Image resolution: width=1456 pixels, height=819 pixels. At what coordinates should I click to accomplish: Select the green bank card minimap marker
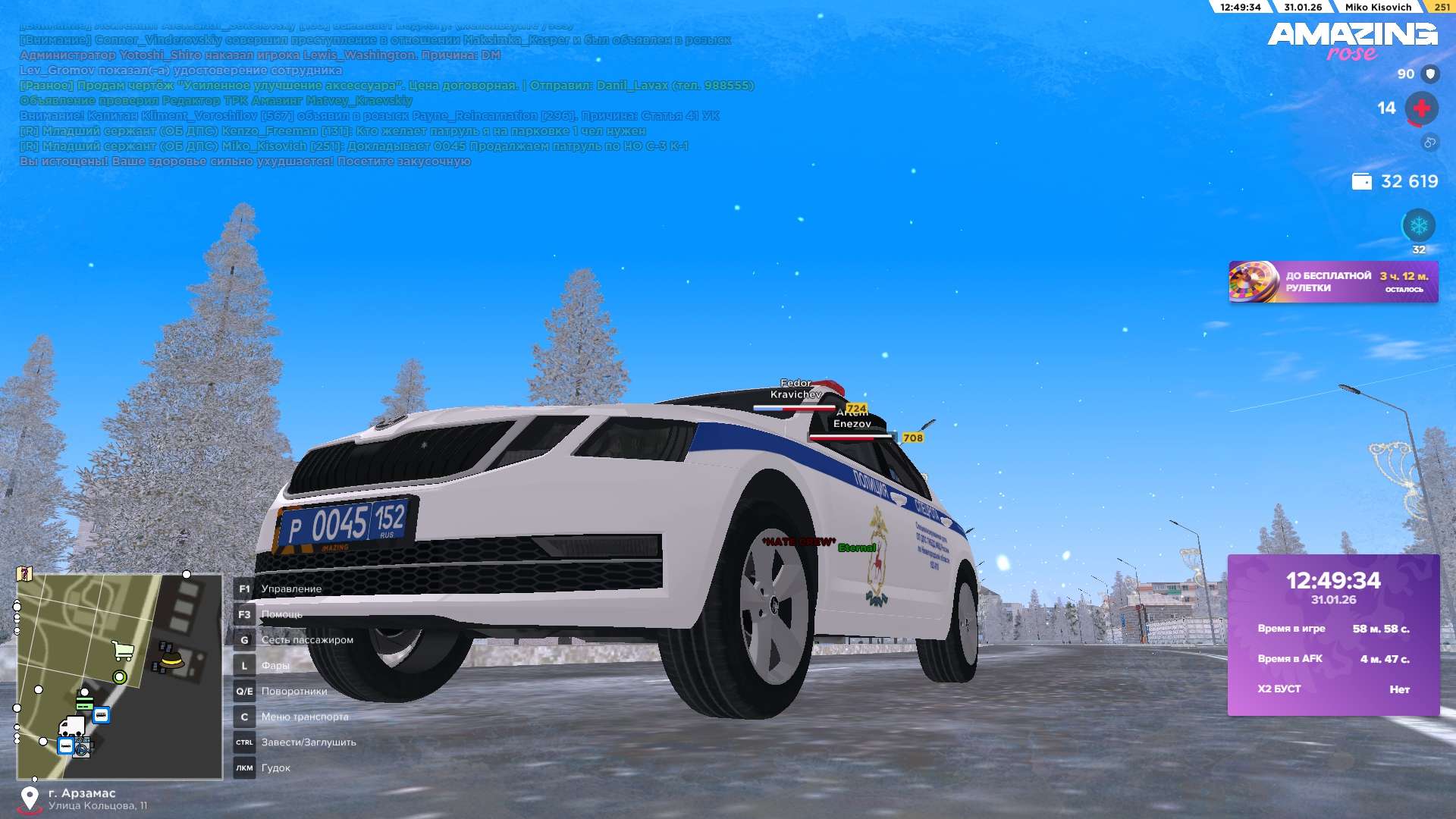pos(84,701)
